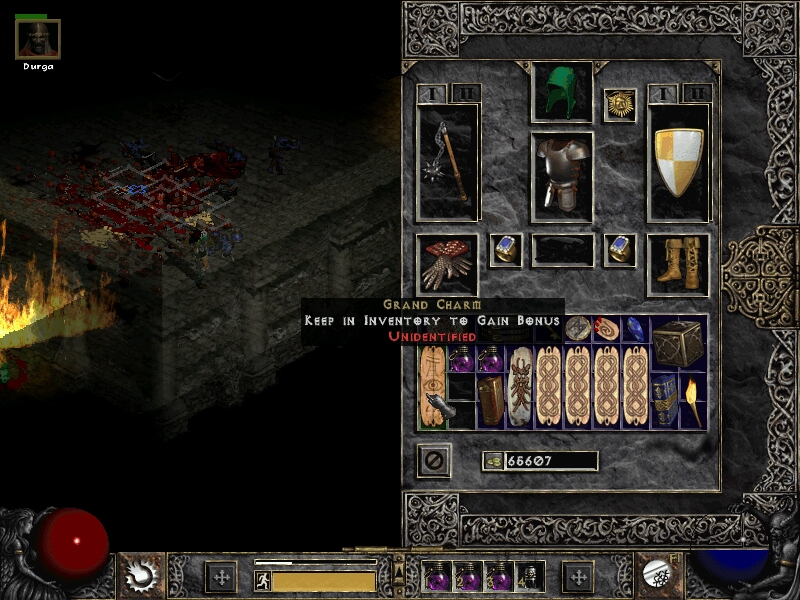
Task: Click the sun amulet slot
Action: 620,104
